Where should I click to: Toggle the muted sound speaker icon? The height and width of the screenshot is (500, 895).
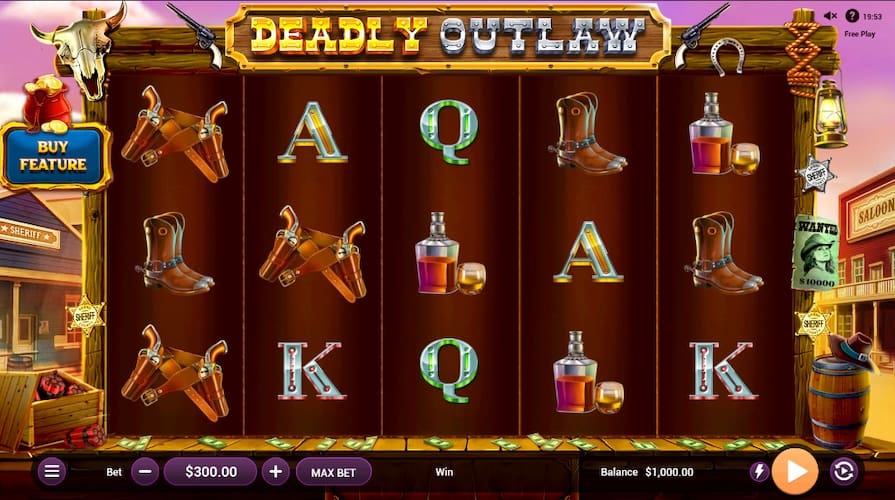[x=829, y=16]
